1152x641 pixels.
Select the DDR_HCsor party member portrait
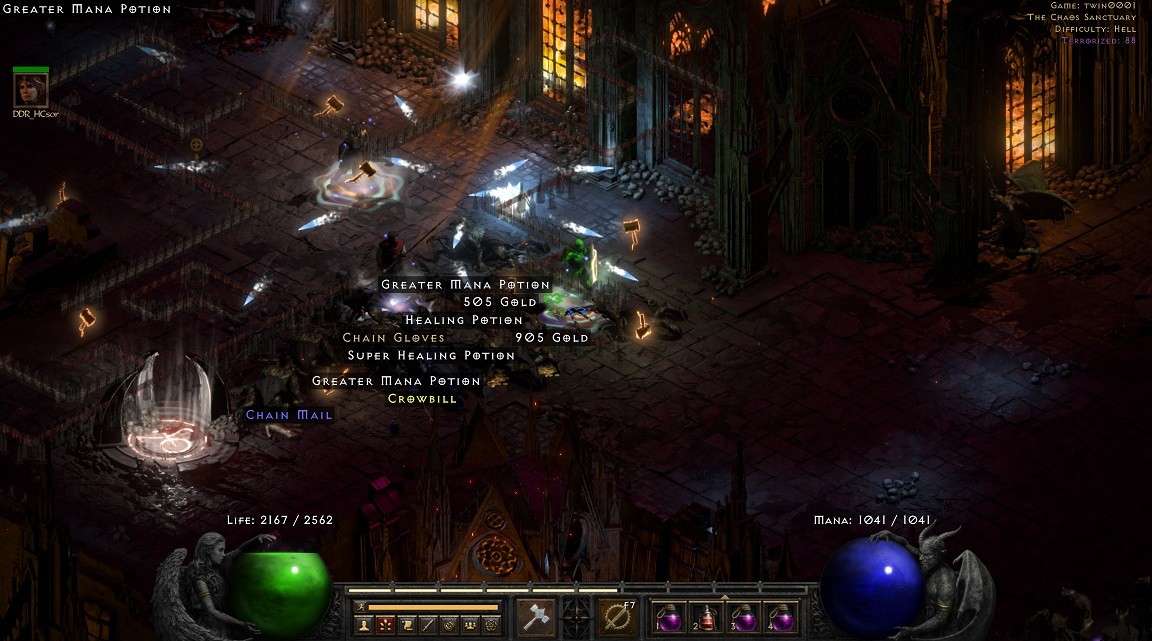[30, 90]
